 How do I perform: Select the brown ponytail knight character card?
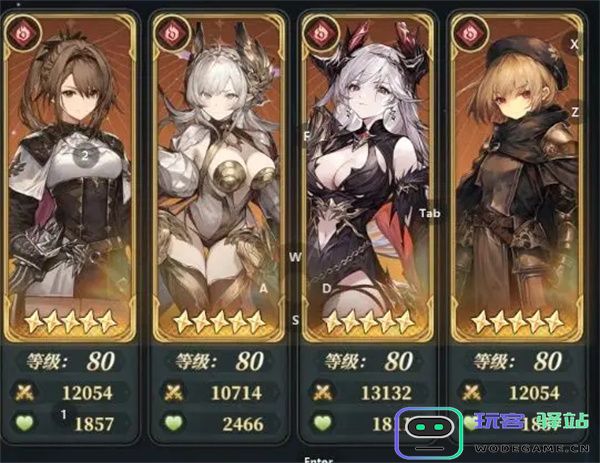point(71,180)
